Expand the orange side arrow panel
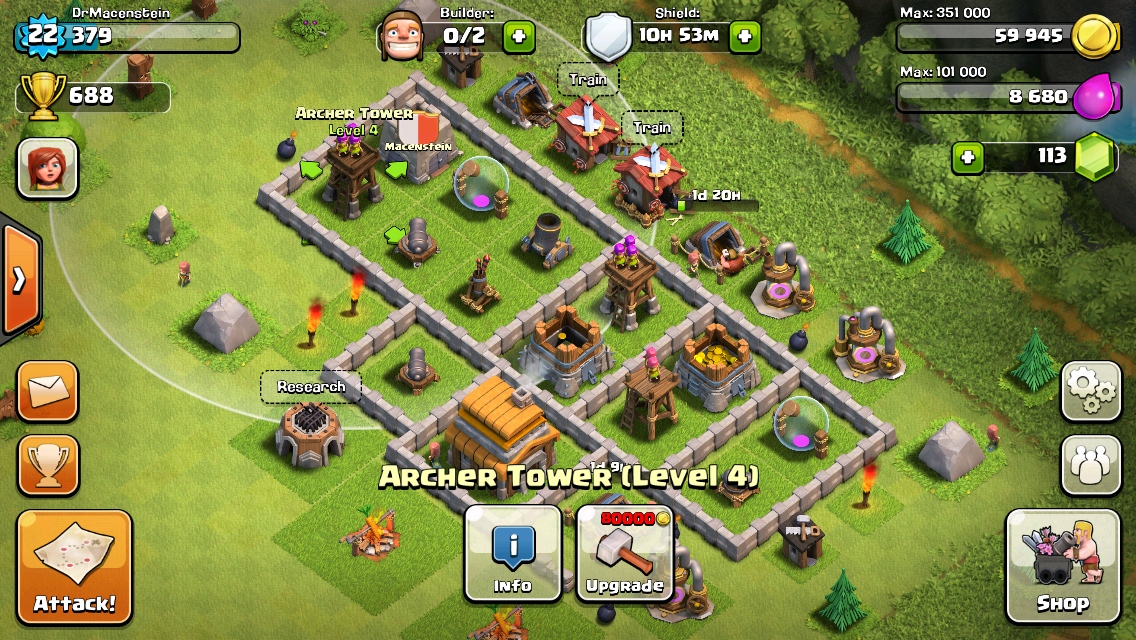The height and width of the screenshot is (640, 1136). (x=20, y=280)
